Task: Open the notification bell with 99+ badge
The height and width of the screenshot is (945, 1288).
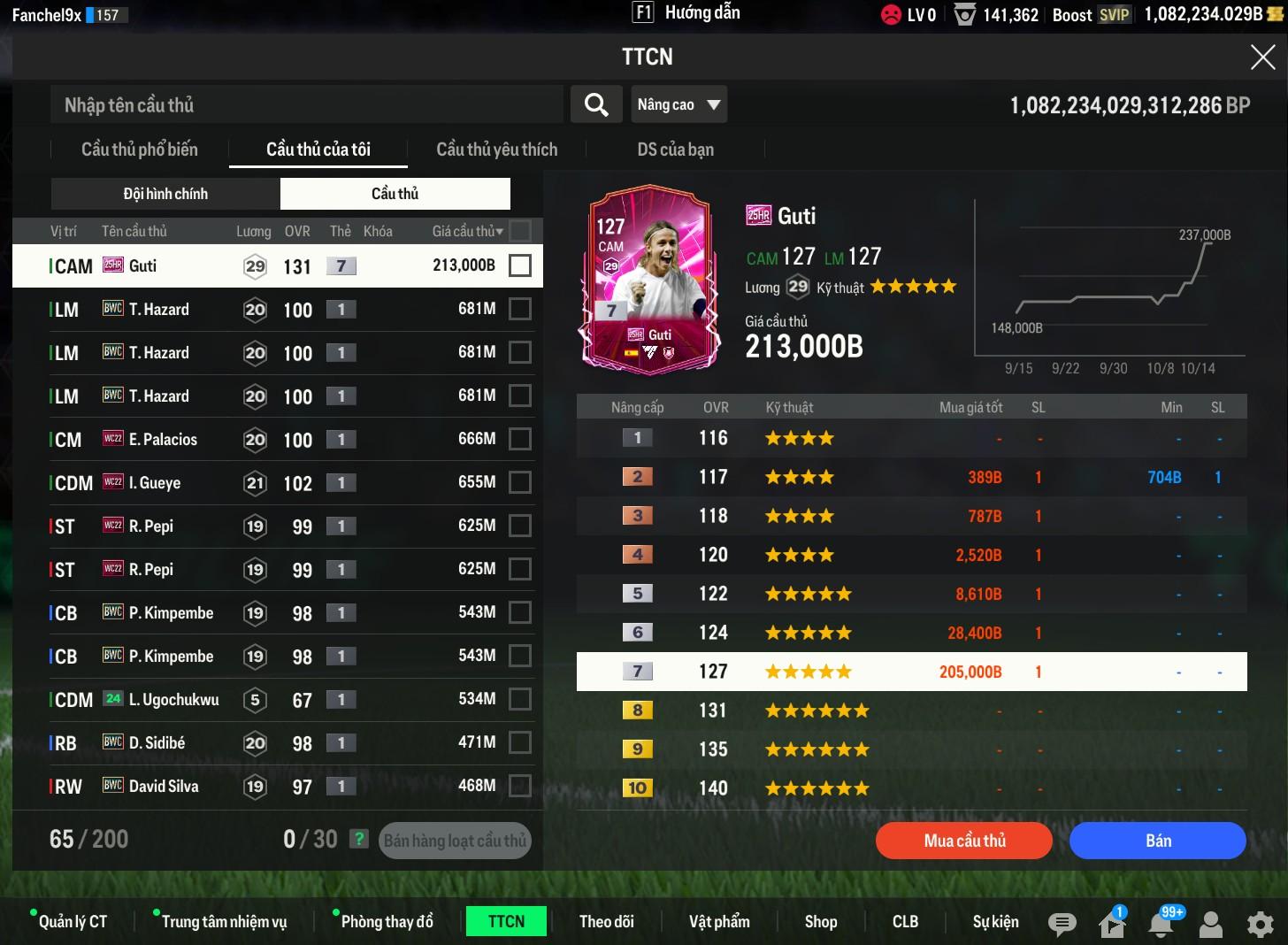Action: tap(1161, 925)
